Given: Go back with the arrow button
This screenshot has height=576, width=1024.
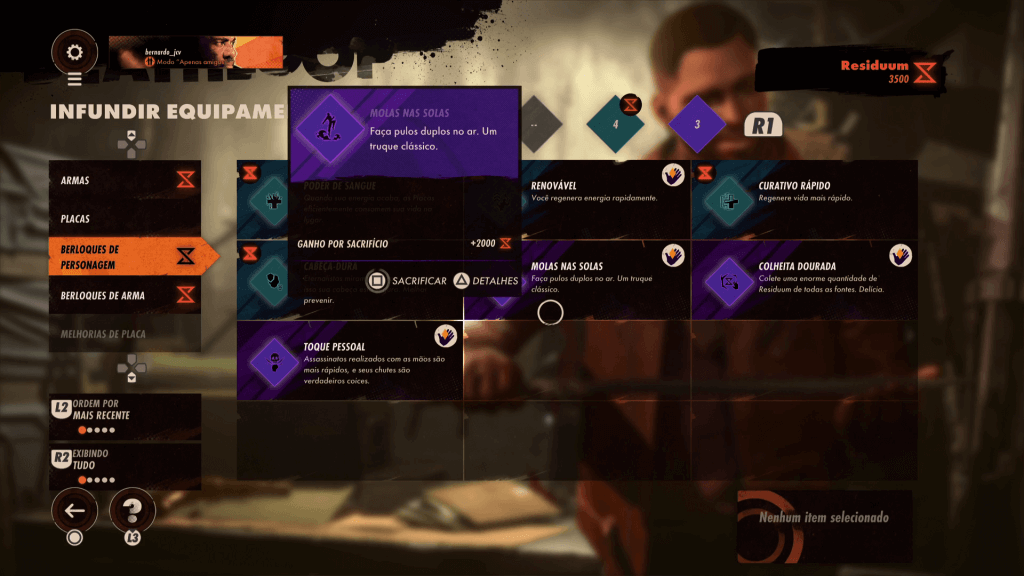Looking at the screenshot, I should coord(74,511).
